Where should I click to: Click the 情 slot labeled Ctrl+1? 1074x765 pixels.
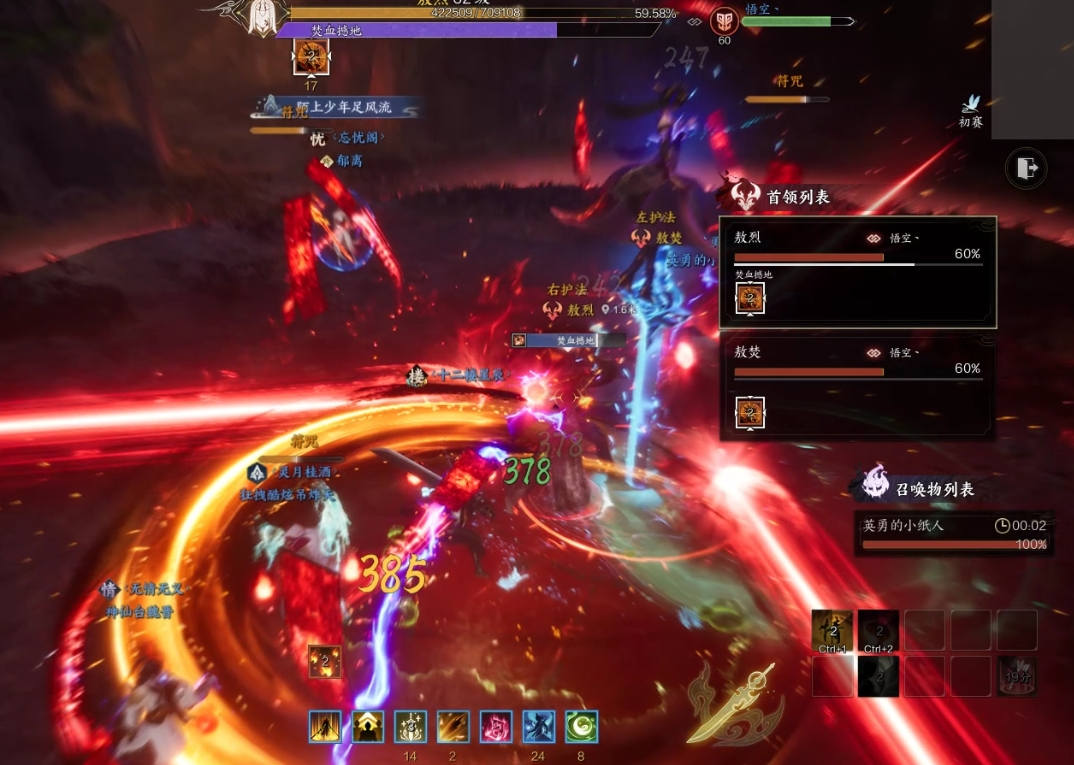coord(832,631)
